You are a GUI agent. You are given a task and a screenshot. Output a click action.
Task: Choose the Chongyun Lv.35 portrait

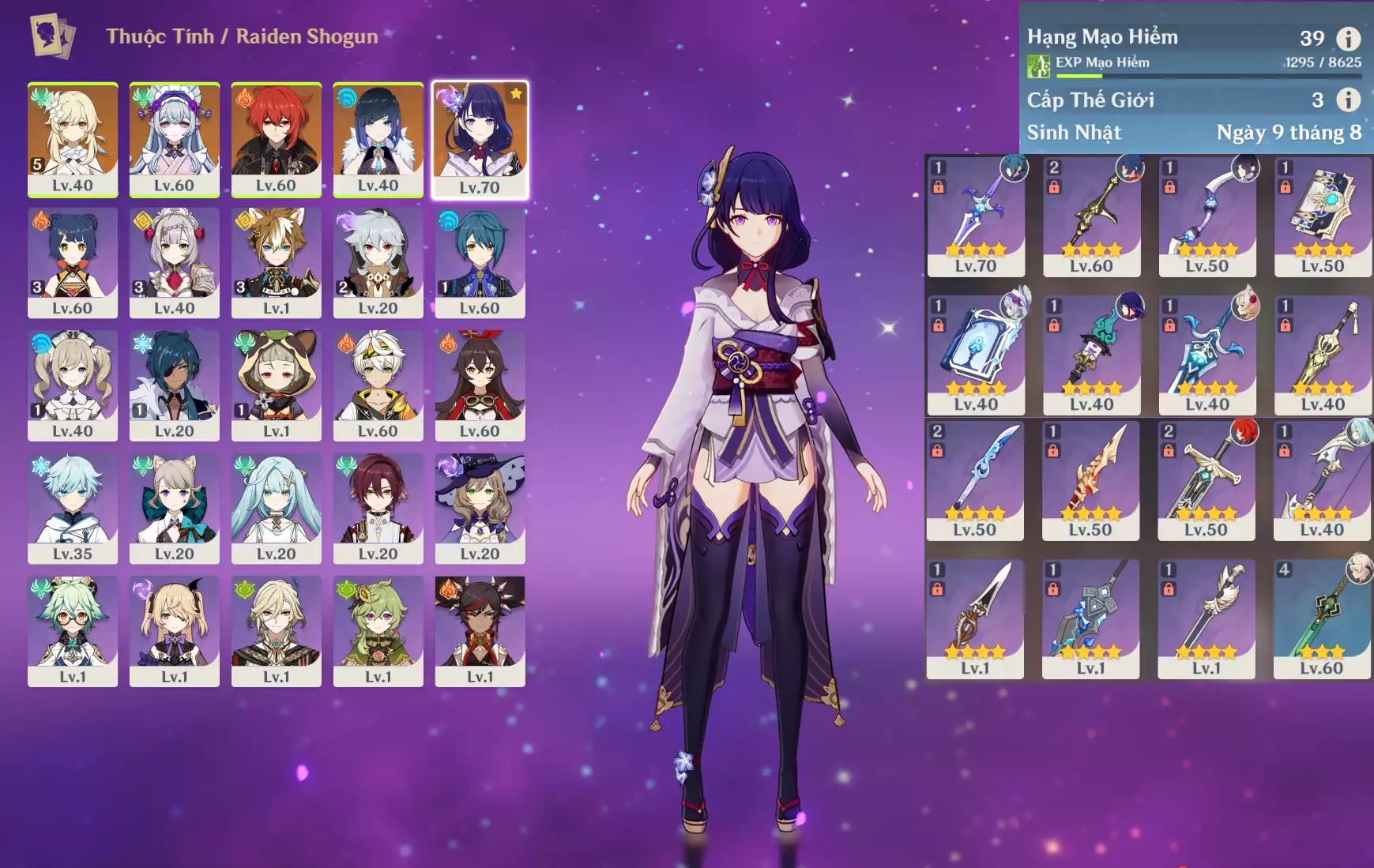73,508
